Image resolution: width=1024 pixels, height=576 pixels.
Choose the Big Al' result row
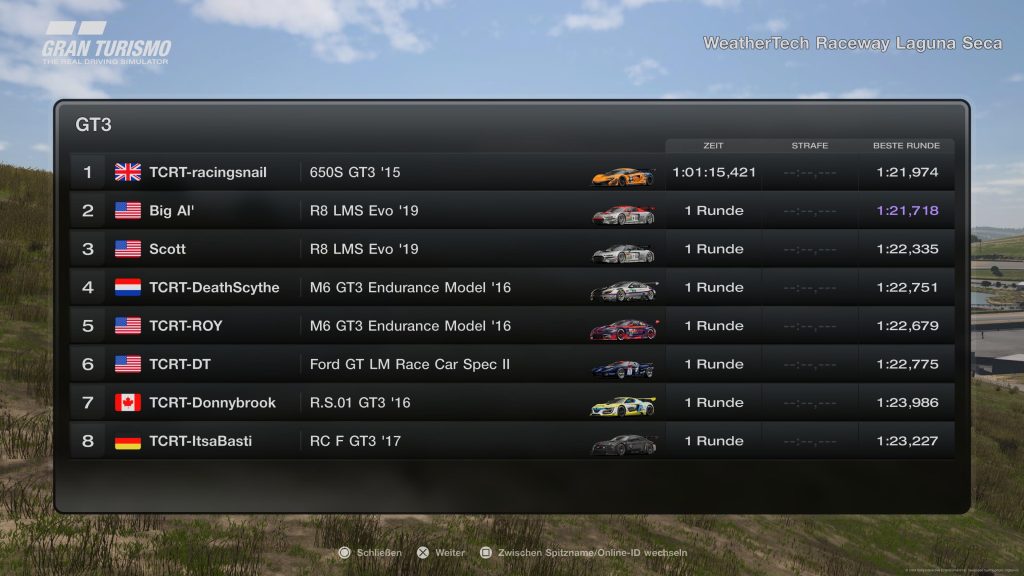(x=510, y=211)
